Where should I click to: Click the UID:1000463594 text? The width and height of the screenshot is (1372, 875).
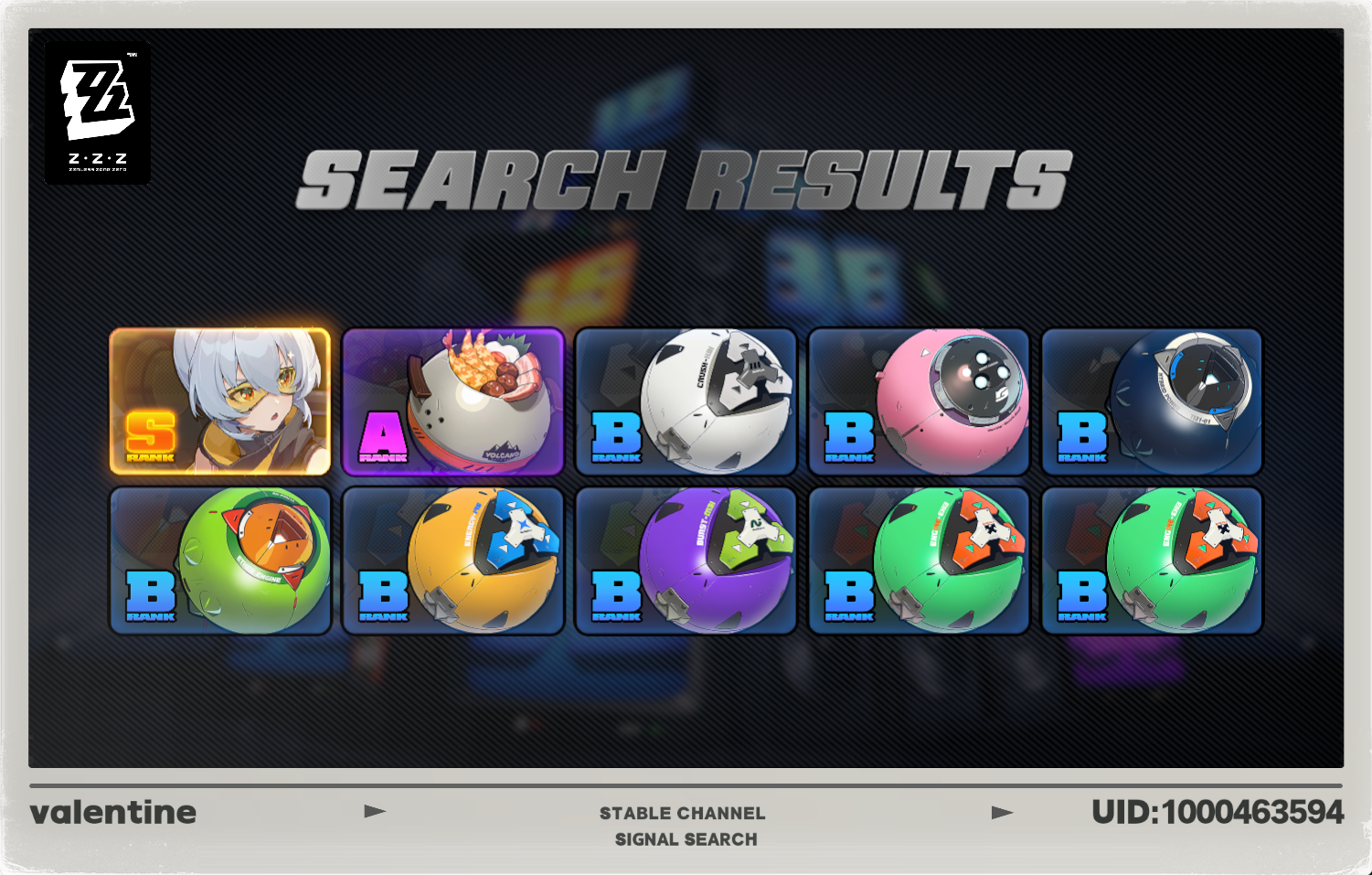[1217, 810]
